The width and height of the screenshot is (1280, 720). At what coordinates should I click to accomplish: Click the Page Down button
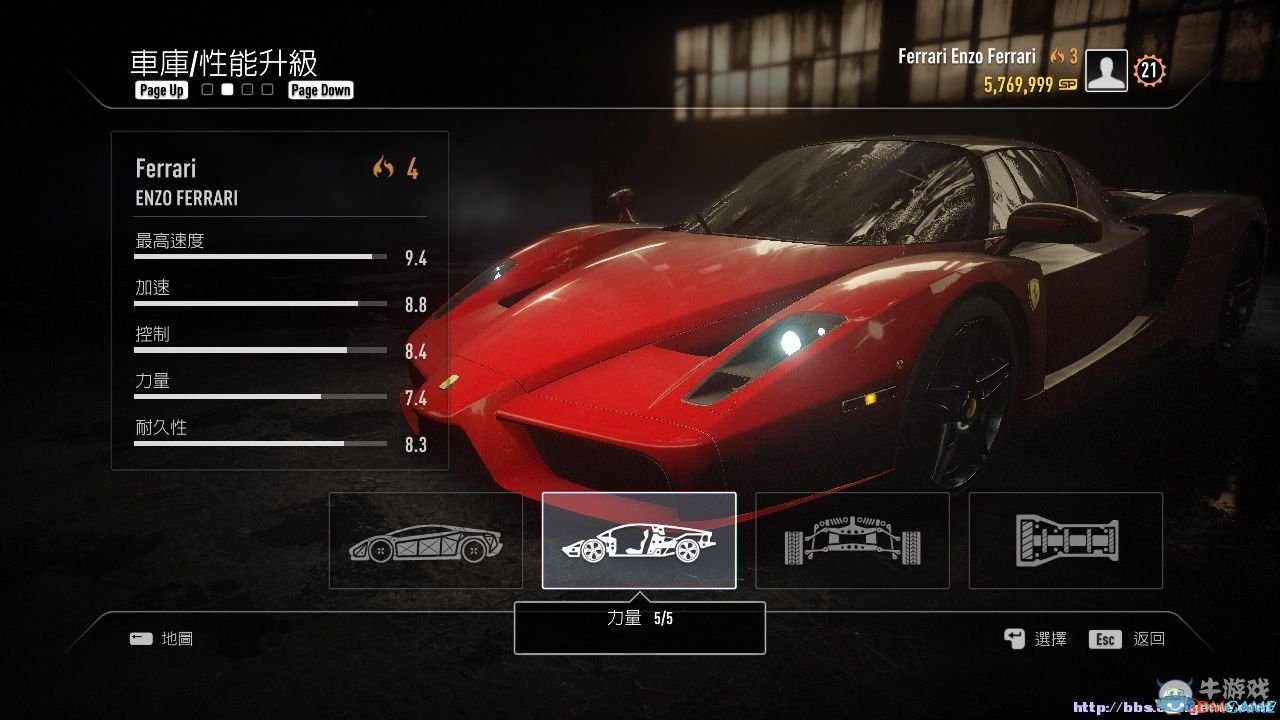320,90
